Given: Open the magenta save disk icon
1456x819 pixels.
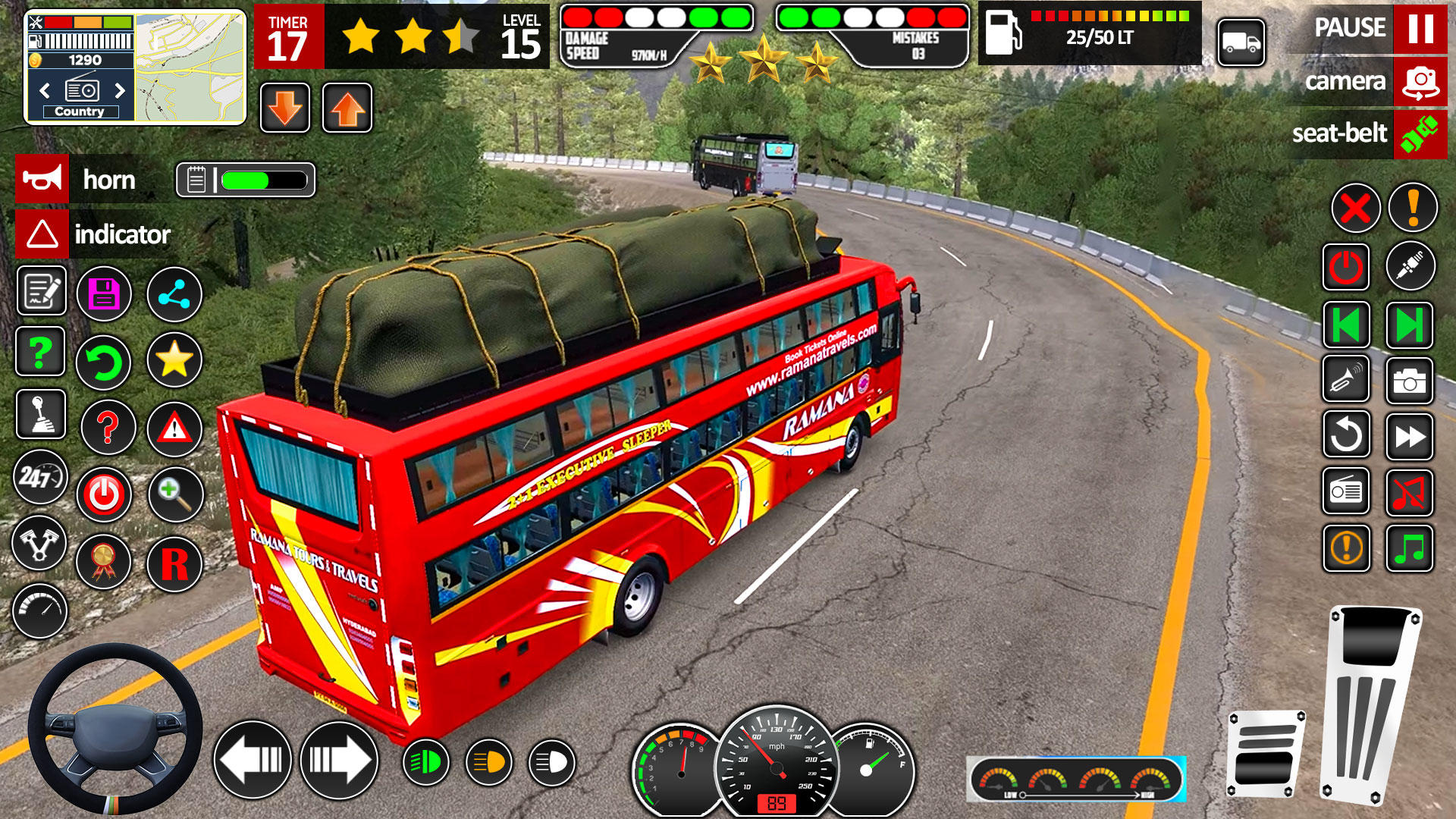Looking at the screenshot, I should click(x=104, y=294).
